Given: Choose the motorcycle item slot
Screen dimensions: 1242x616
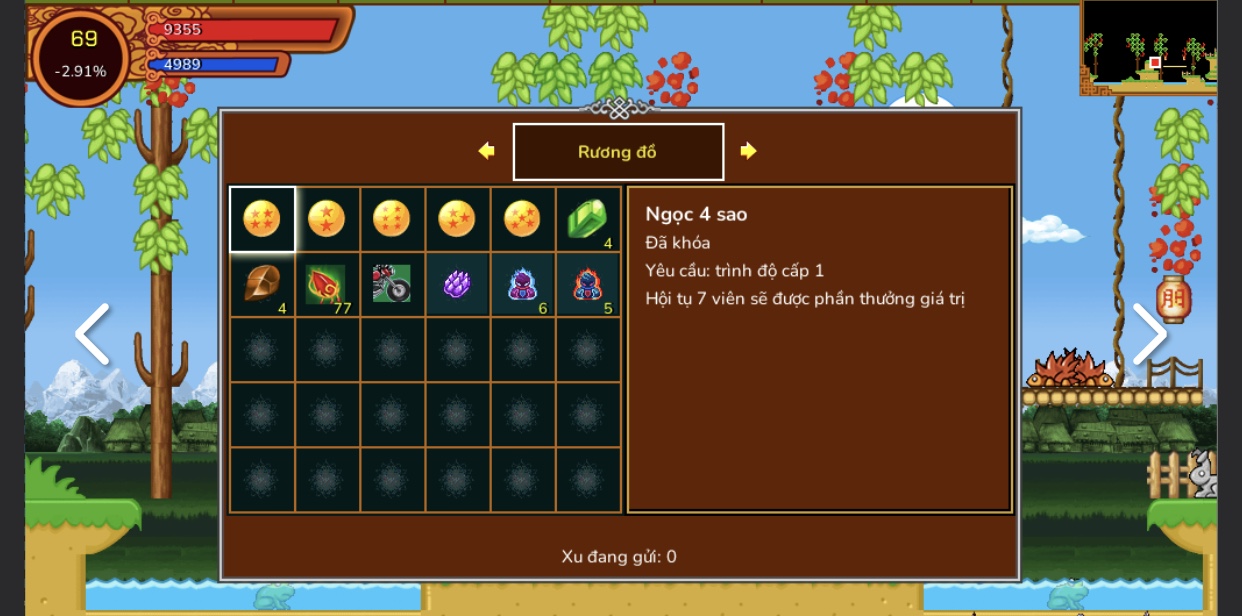Looking at the screenshot, I should coord(392,285).
